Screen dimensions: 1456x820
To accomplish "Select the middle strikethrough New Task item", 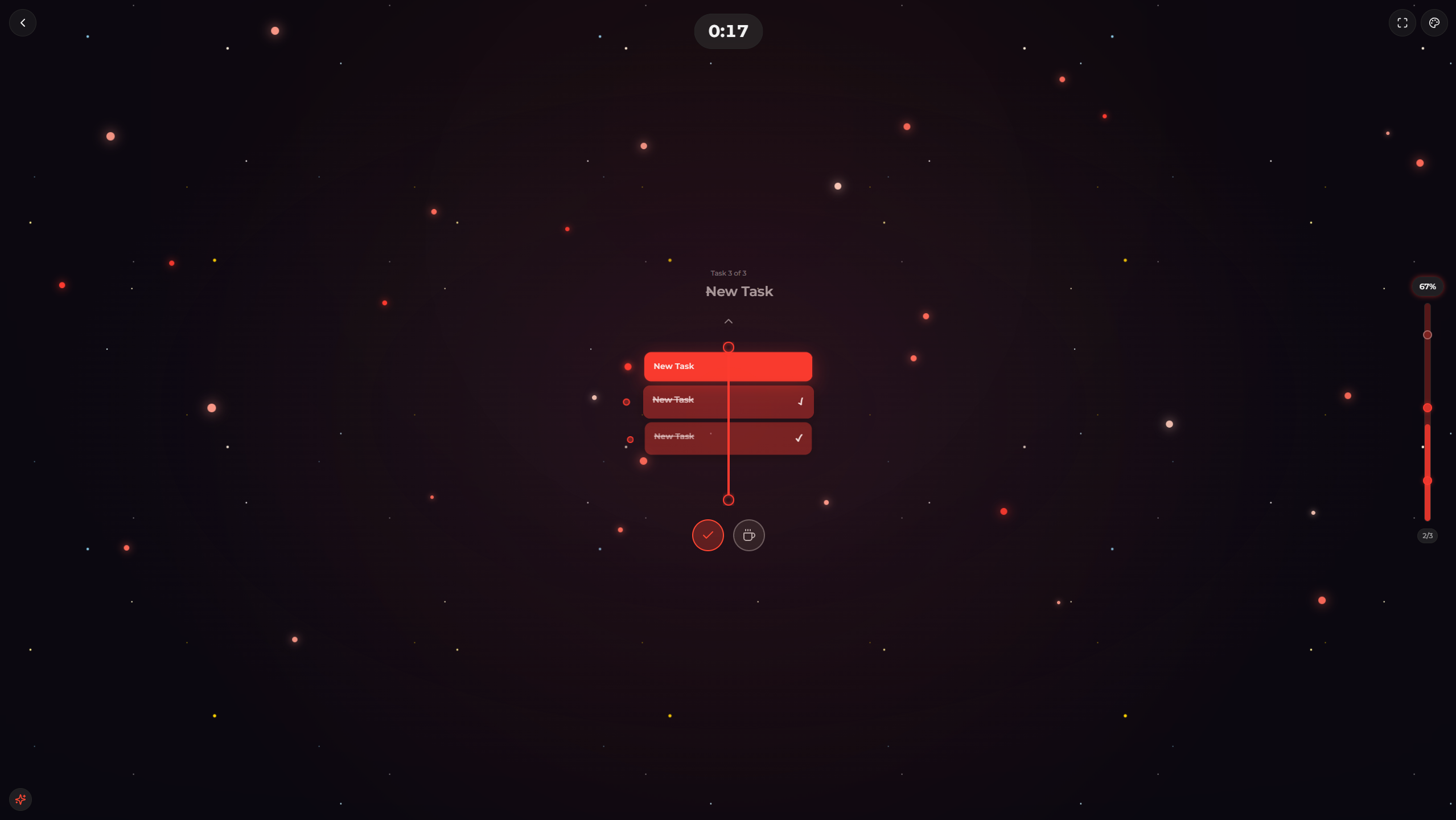I will pyautogui.click(x=673, y=400).
